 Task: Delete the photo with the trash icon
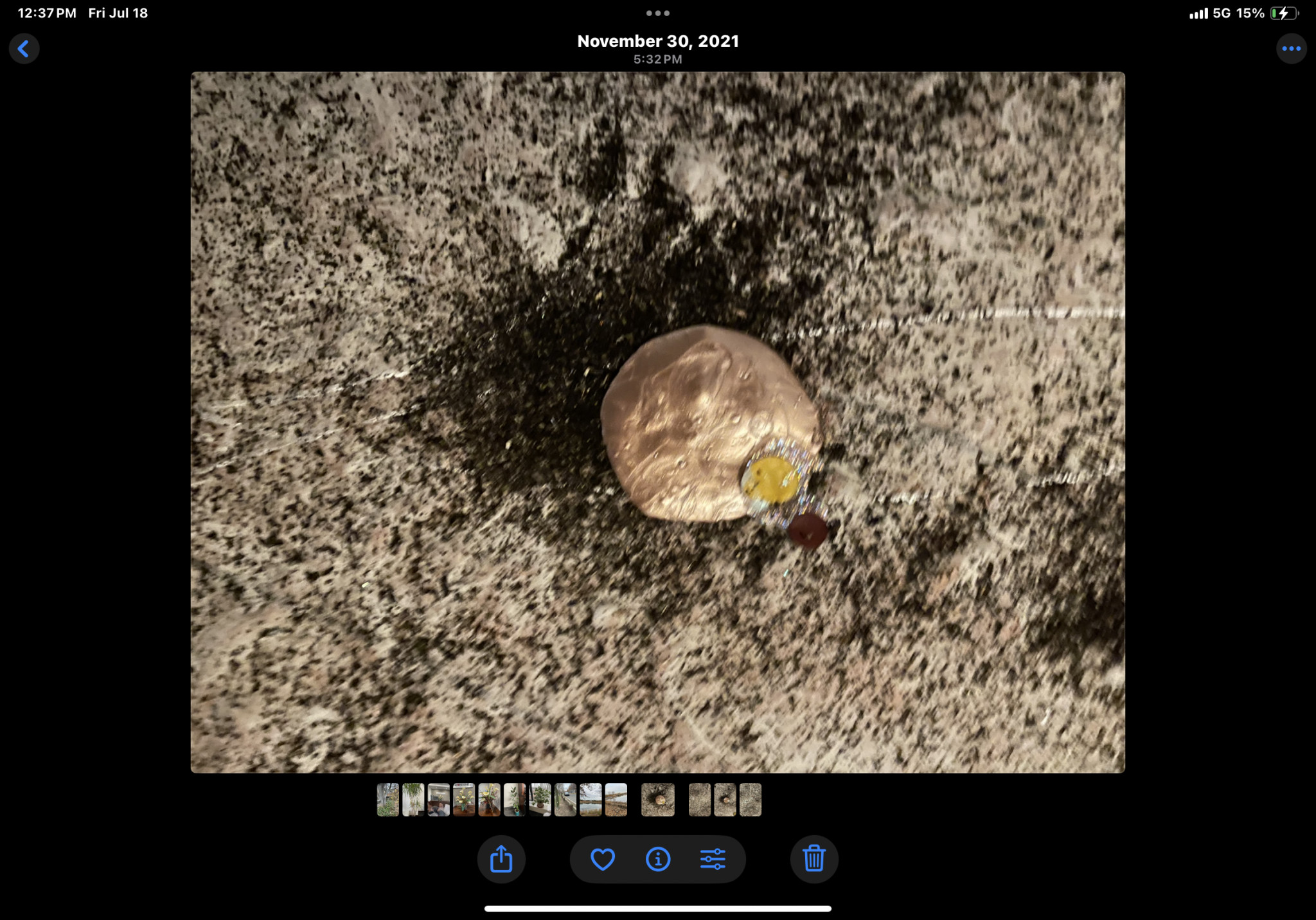tap(814, 859)
